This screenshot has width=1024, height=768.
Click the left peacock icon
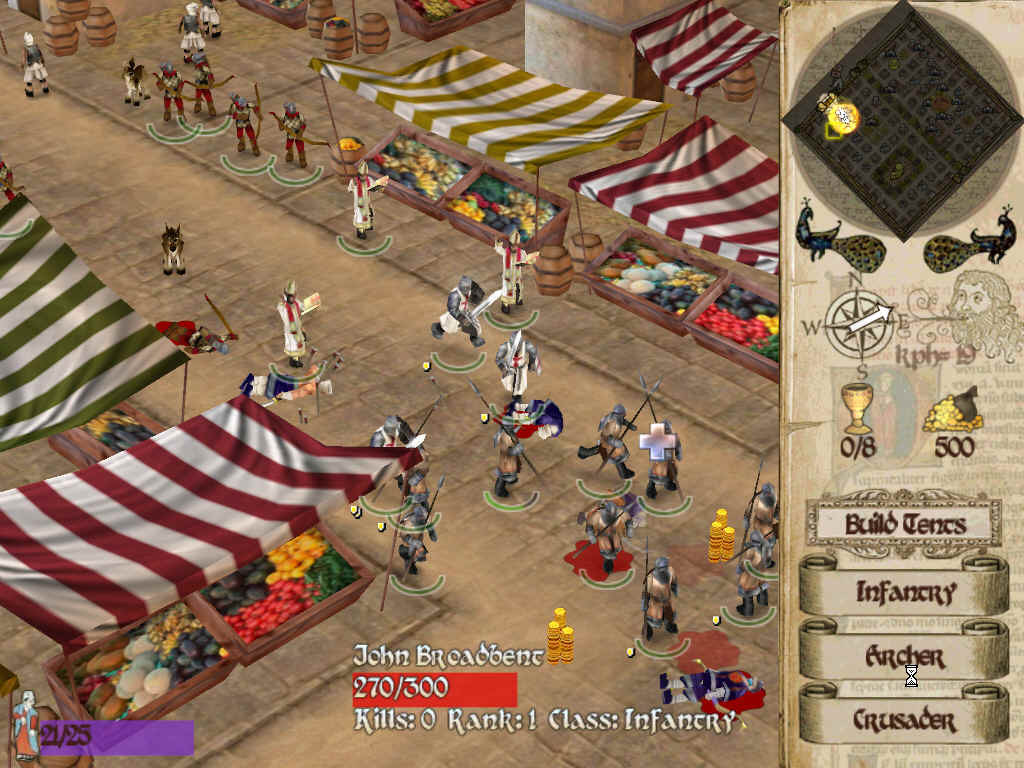pyautogui.click(x=836, y=240)
